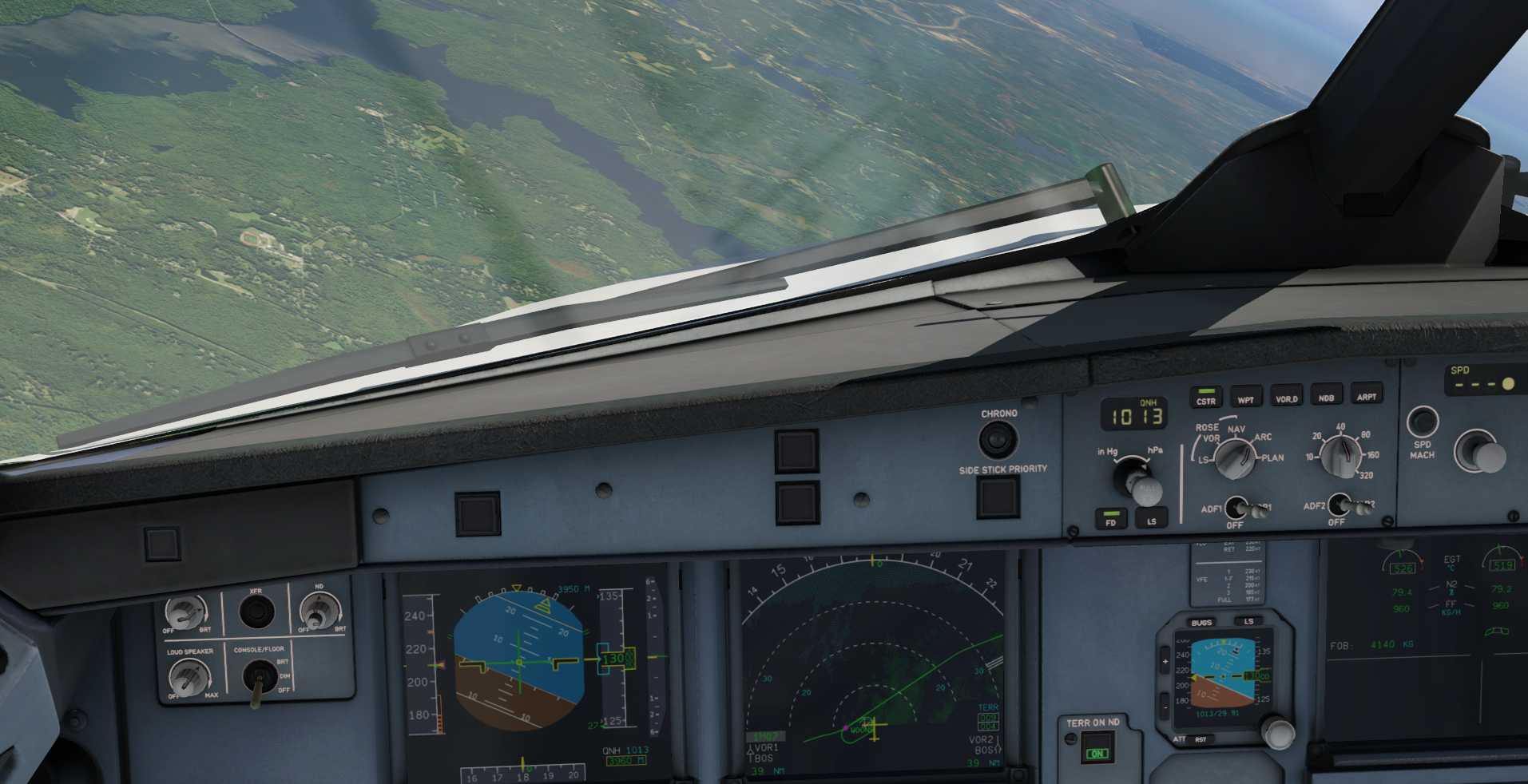Click the SPD MACH changeover button
1528x784 pixels.
coord(1422,422)
